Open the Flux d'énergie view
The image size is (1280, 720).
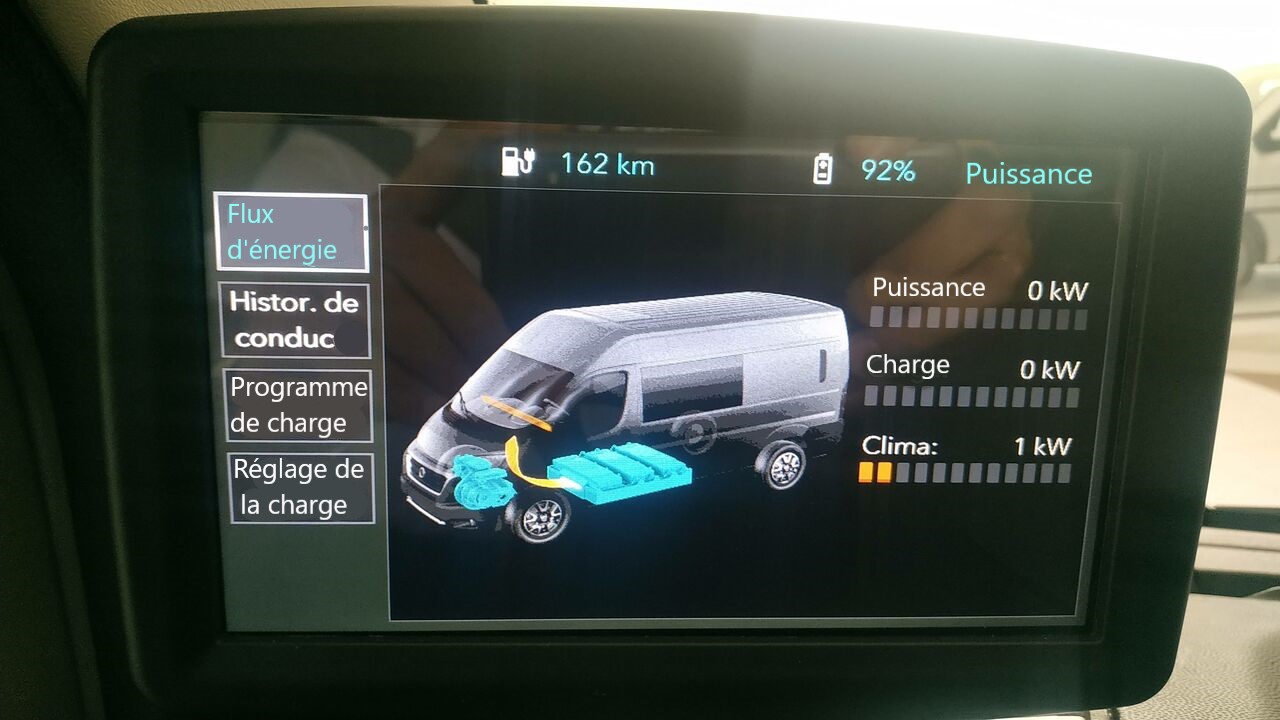(292, 232)
